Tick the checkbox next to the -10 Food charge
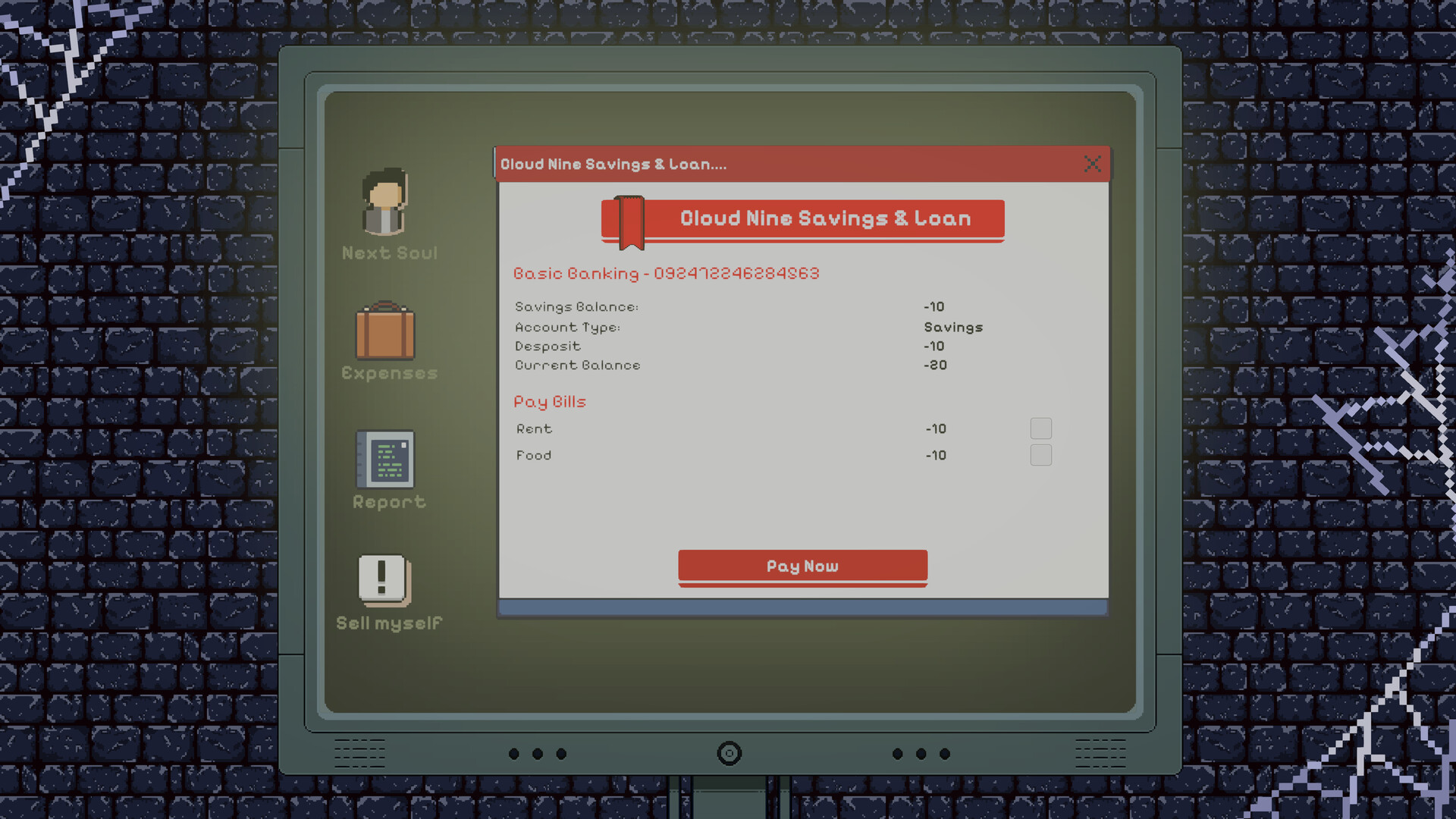 pyautogui.click(x=1041, y=455)
